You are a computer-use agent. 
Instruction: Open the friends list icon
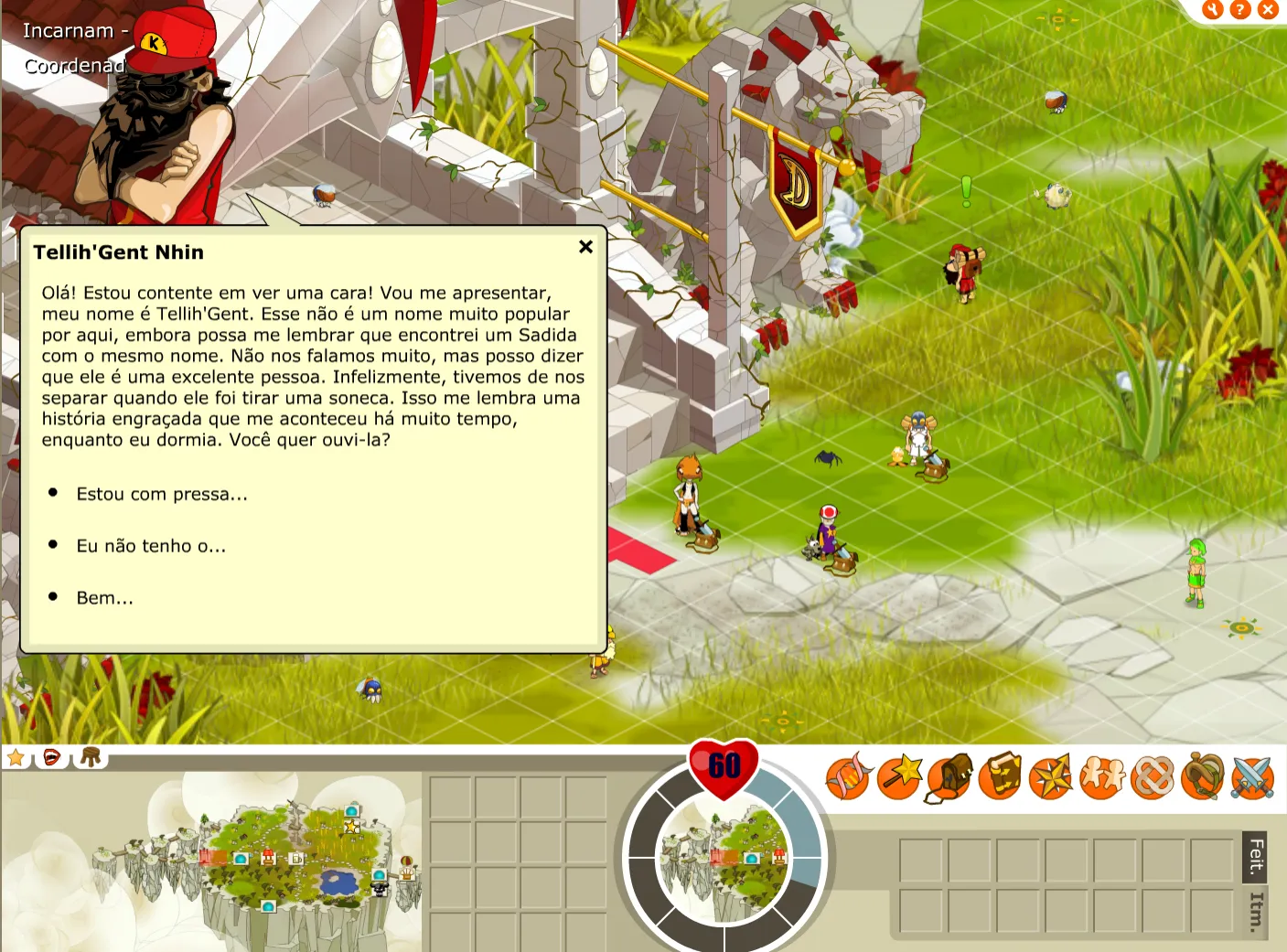tap(1102, 777)
